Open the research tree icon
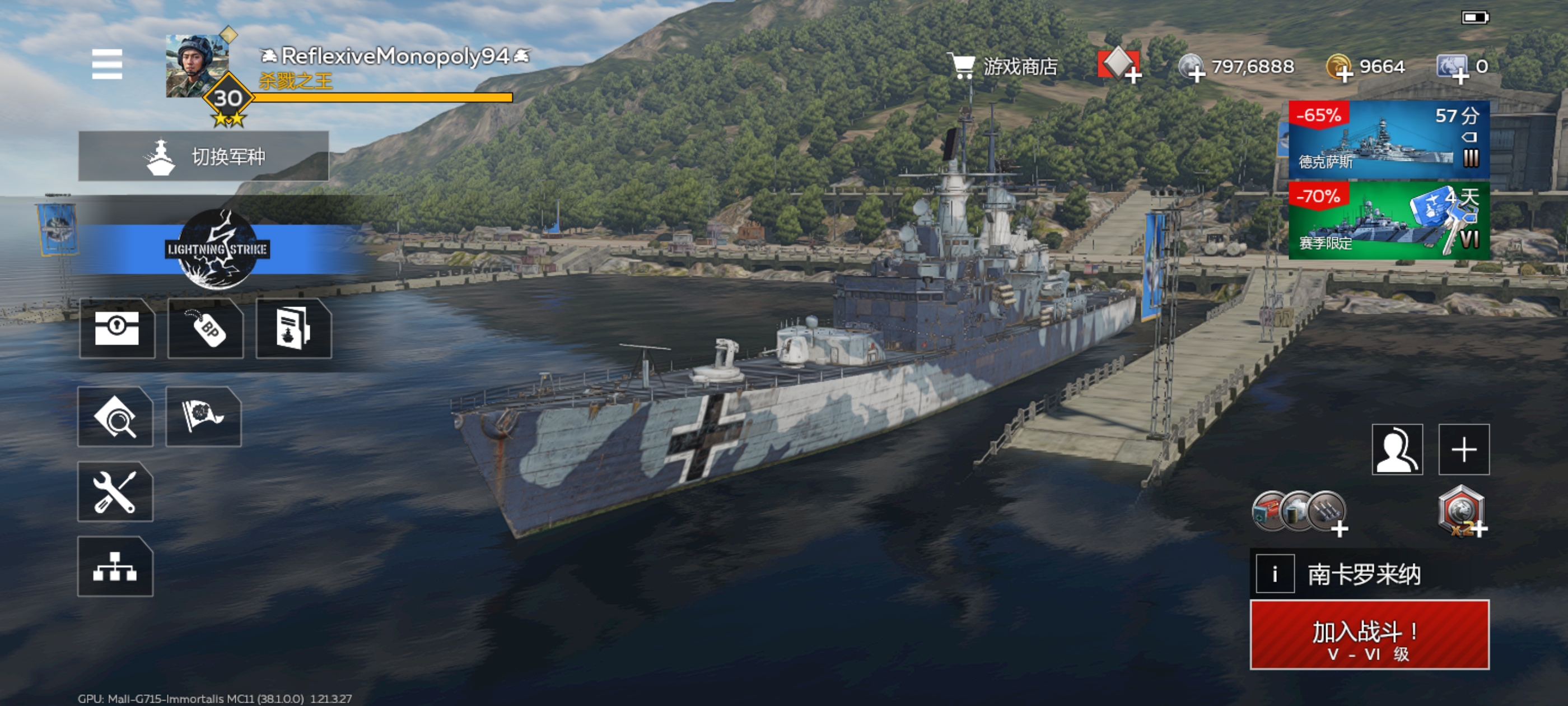 point(115,567)
